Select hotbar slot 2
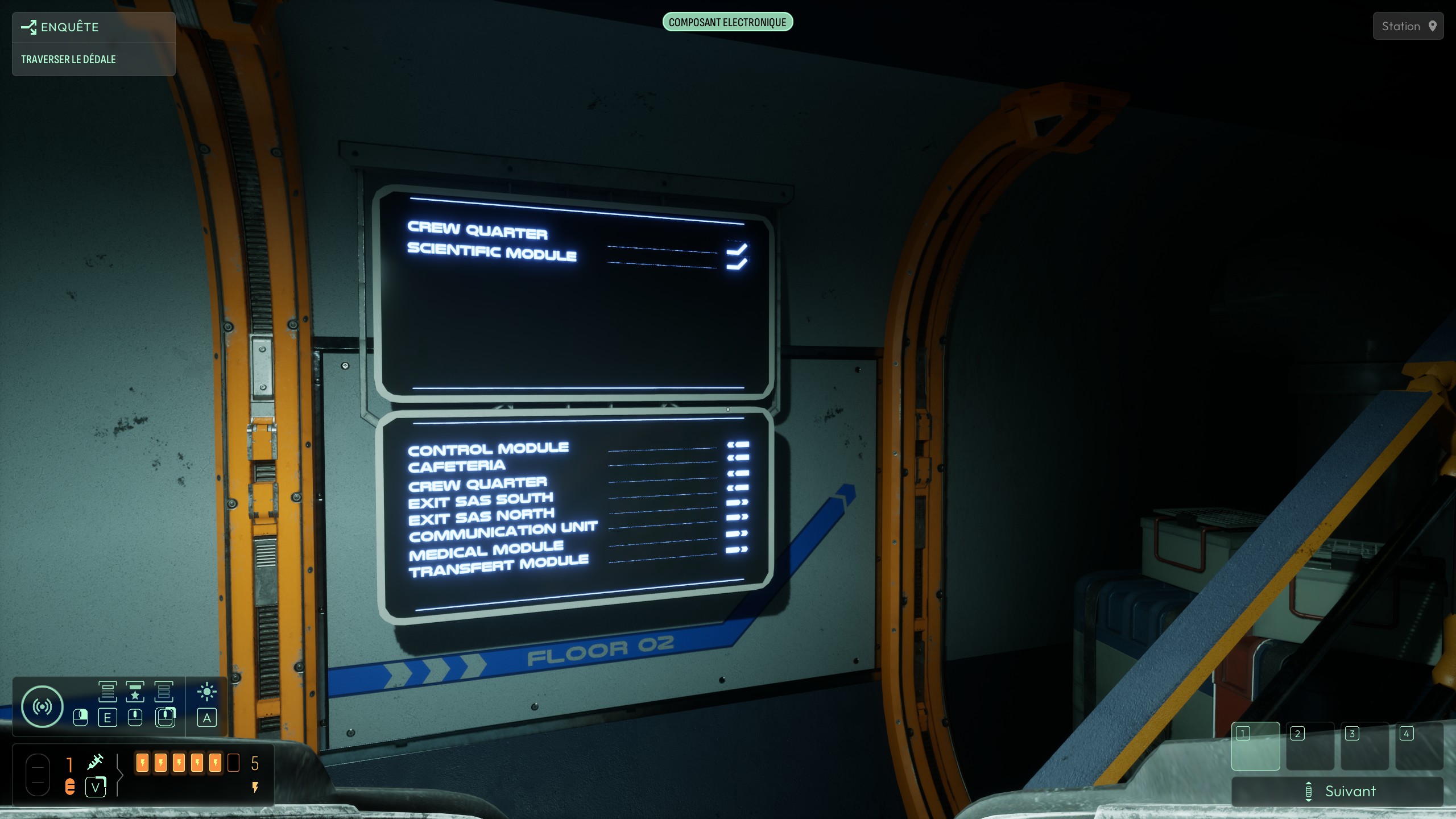Viewport: 1456px width, 819px height. click(1310, 746)
